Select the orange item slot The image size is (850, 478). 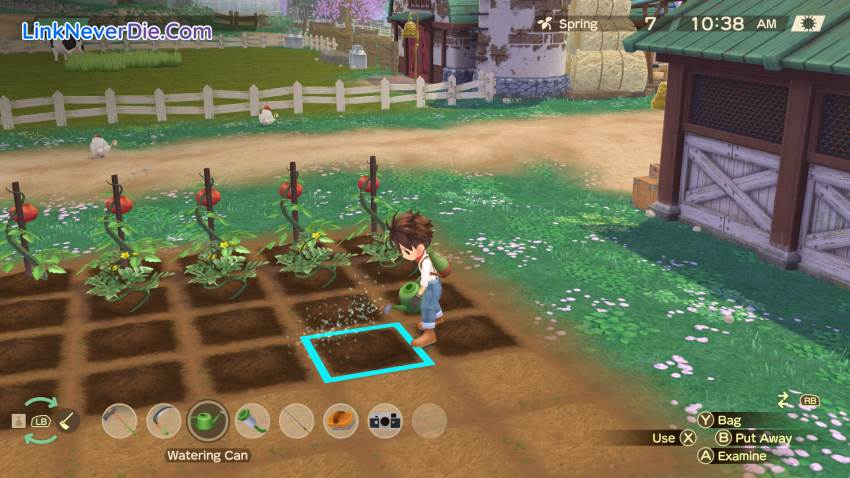tap(341, 421)
